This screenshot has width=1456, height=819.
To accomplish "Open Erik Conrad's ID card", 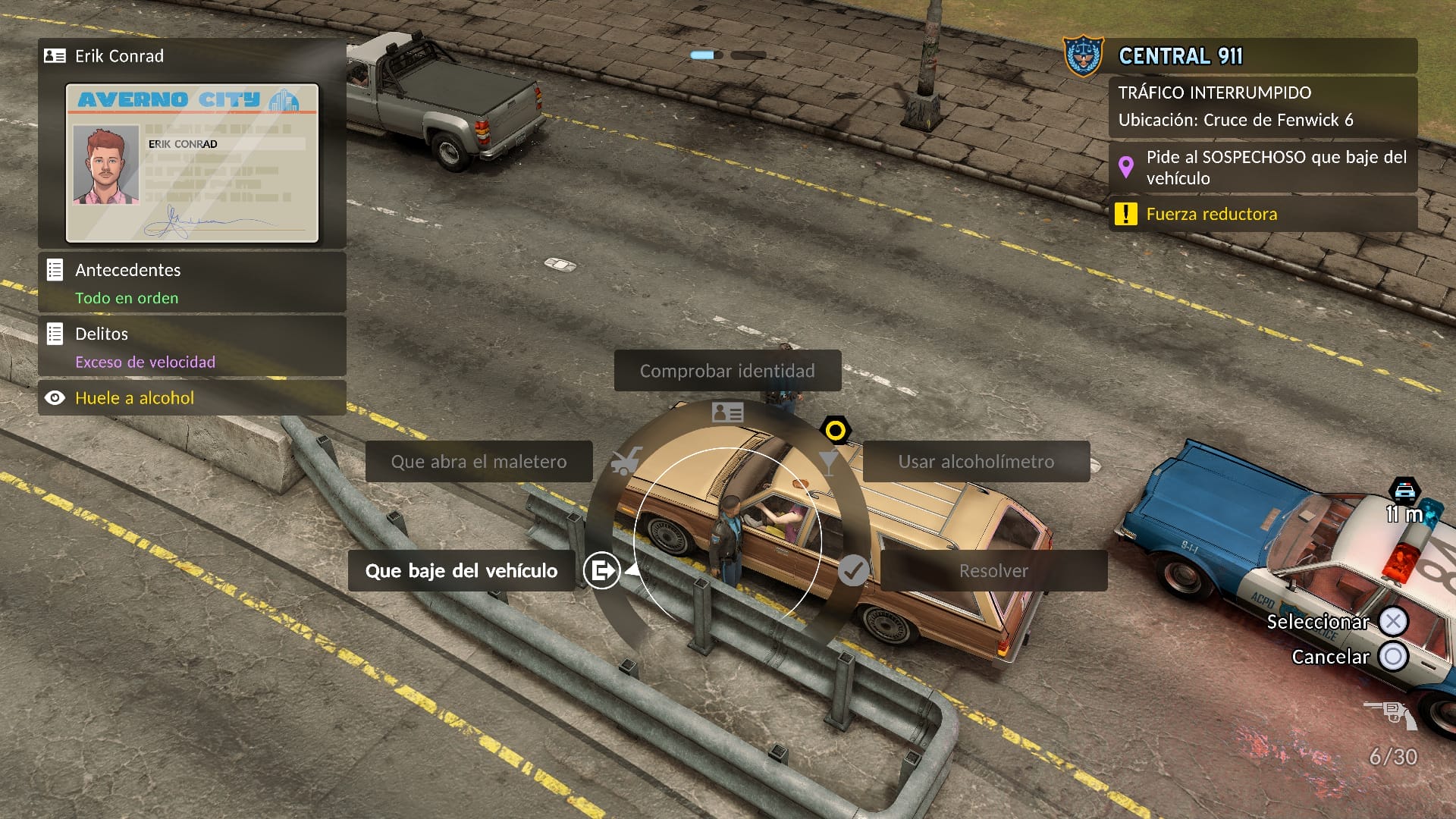I will pos(192,163).
